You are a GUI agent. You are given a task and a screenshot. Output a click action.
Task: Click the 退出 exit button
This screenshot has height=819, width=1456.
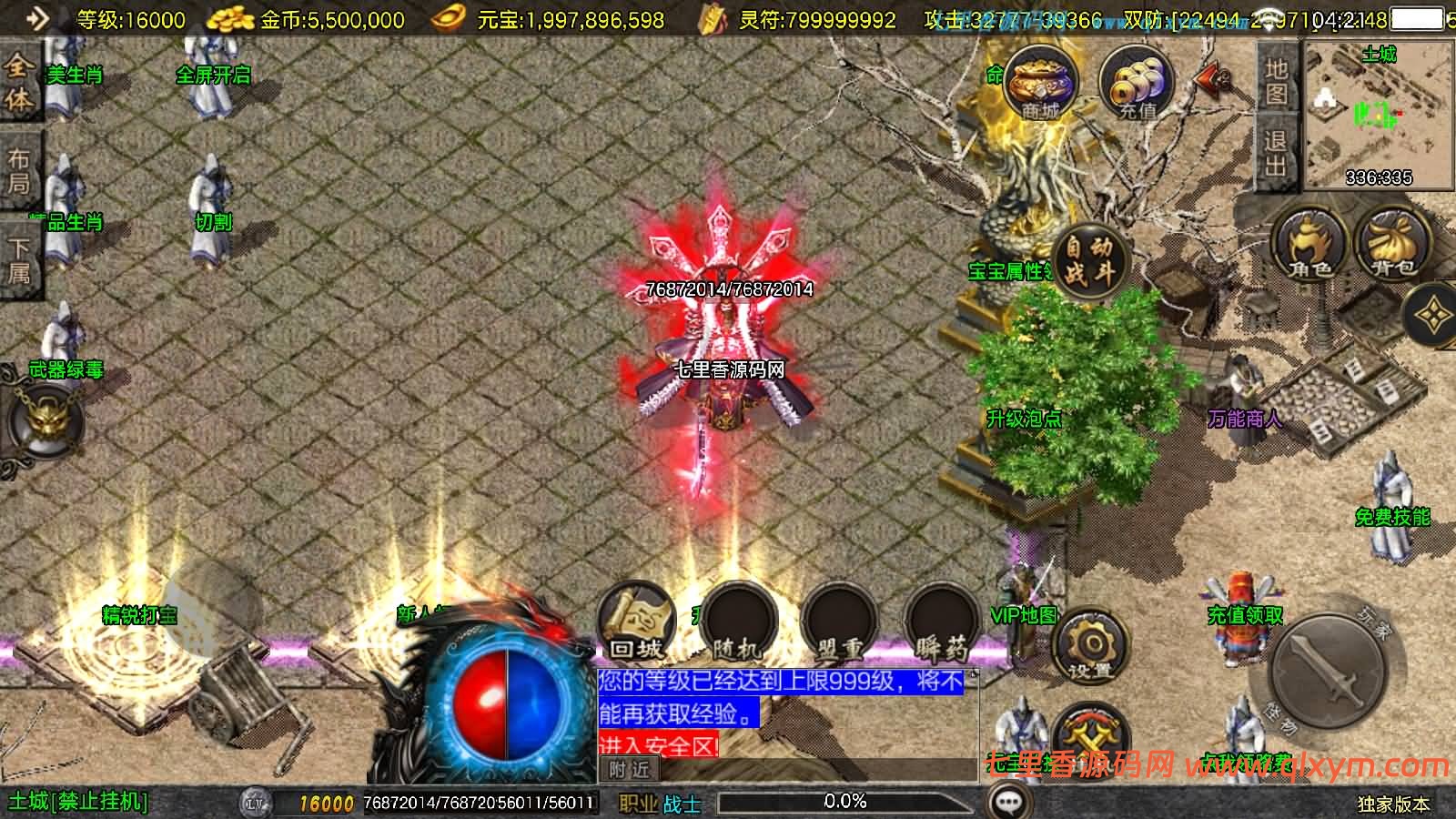(x=1276, y=153)
